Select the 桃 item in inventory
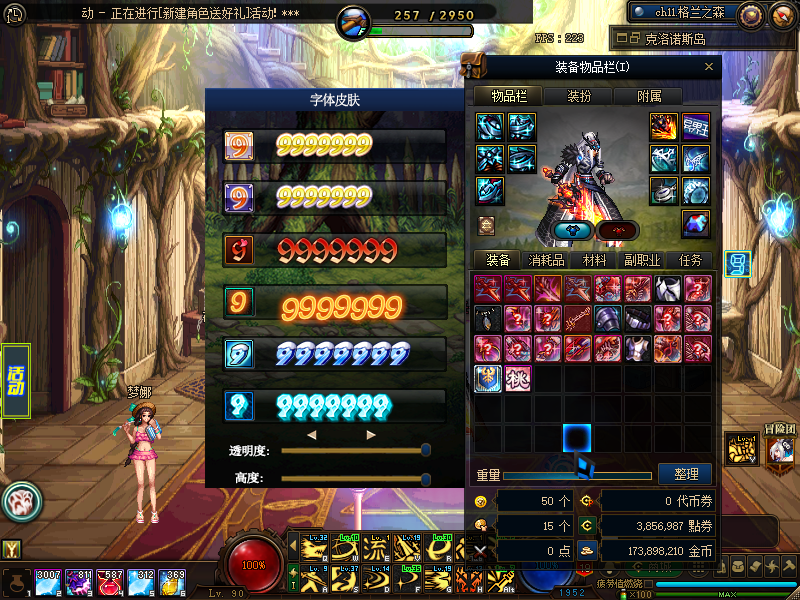 tap(518, 379)
